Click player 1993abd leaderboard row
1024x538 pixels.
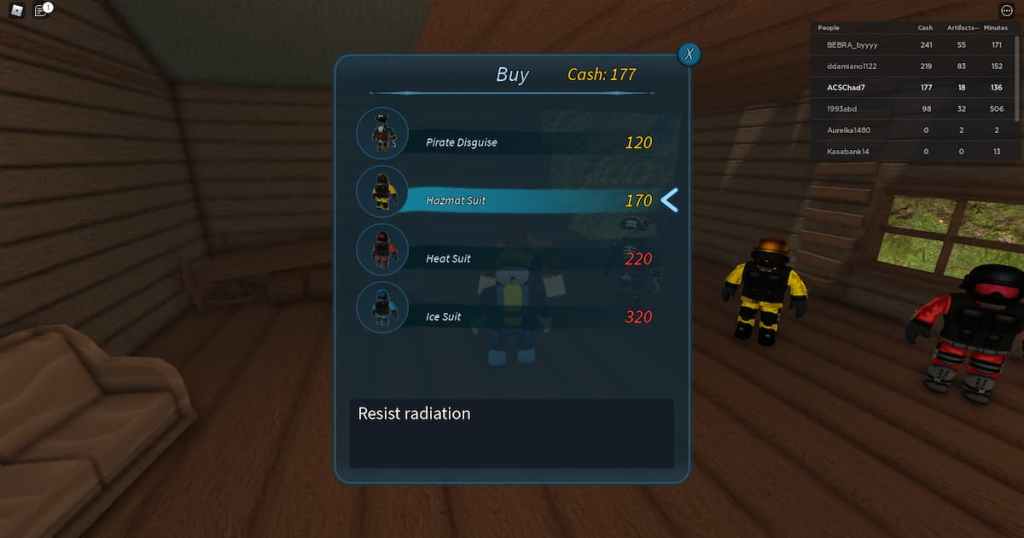[x=842, y=108]
